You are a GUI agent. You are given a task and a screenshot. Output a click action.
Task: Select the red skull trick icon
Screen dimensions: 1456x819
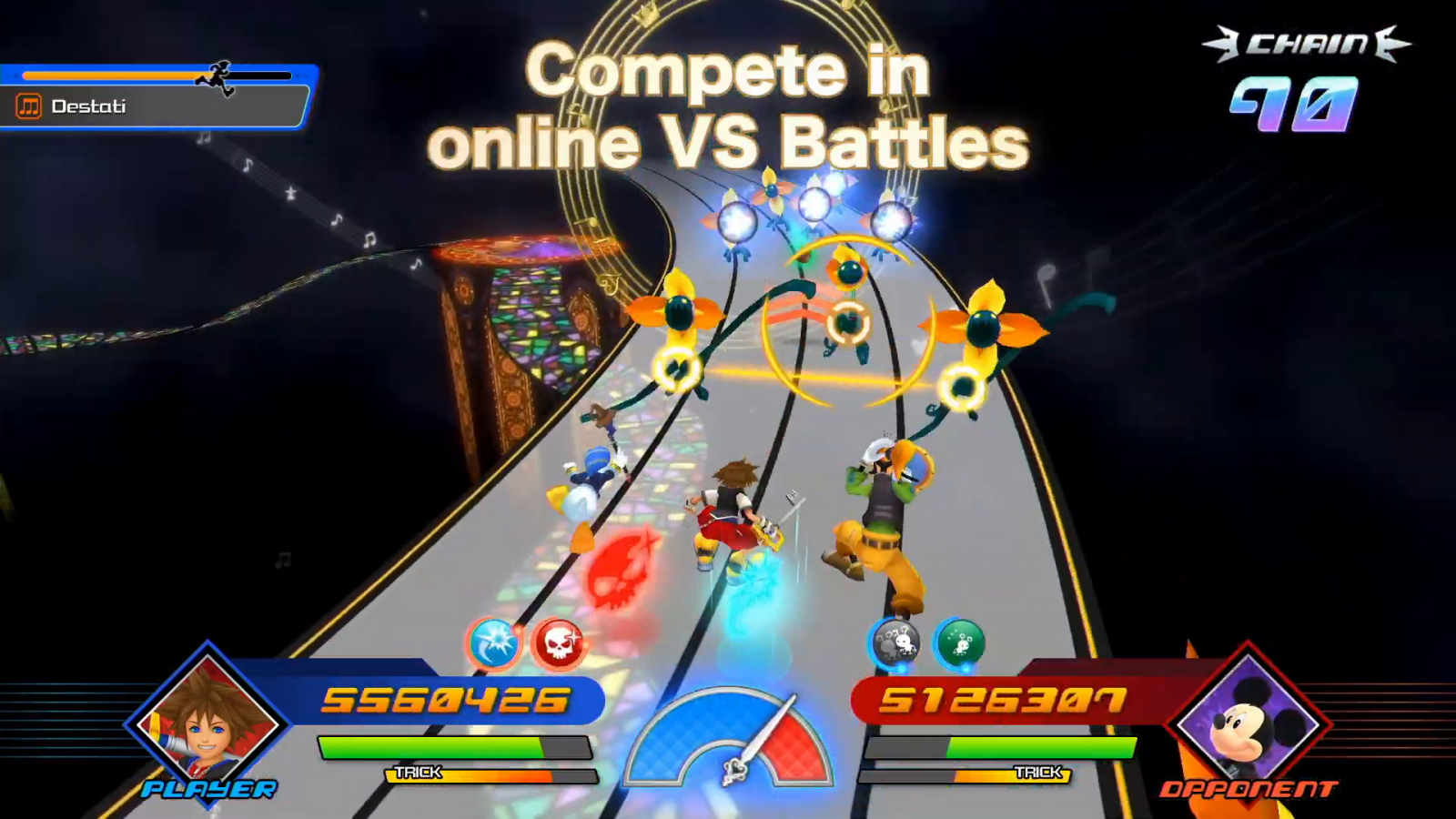[558, 644]
